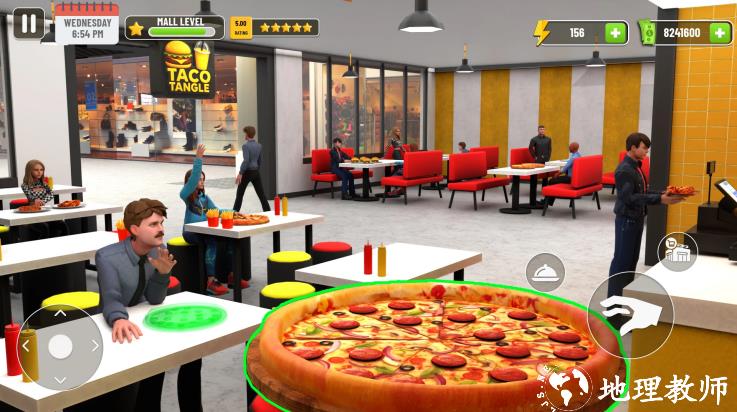Tap the serving cloche button
Viewport: 737px width, 412px height.
[x=546, y=272]
